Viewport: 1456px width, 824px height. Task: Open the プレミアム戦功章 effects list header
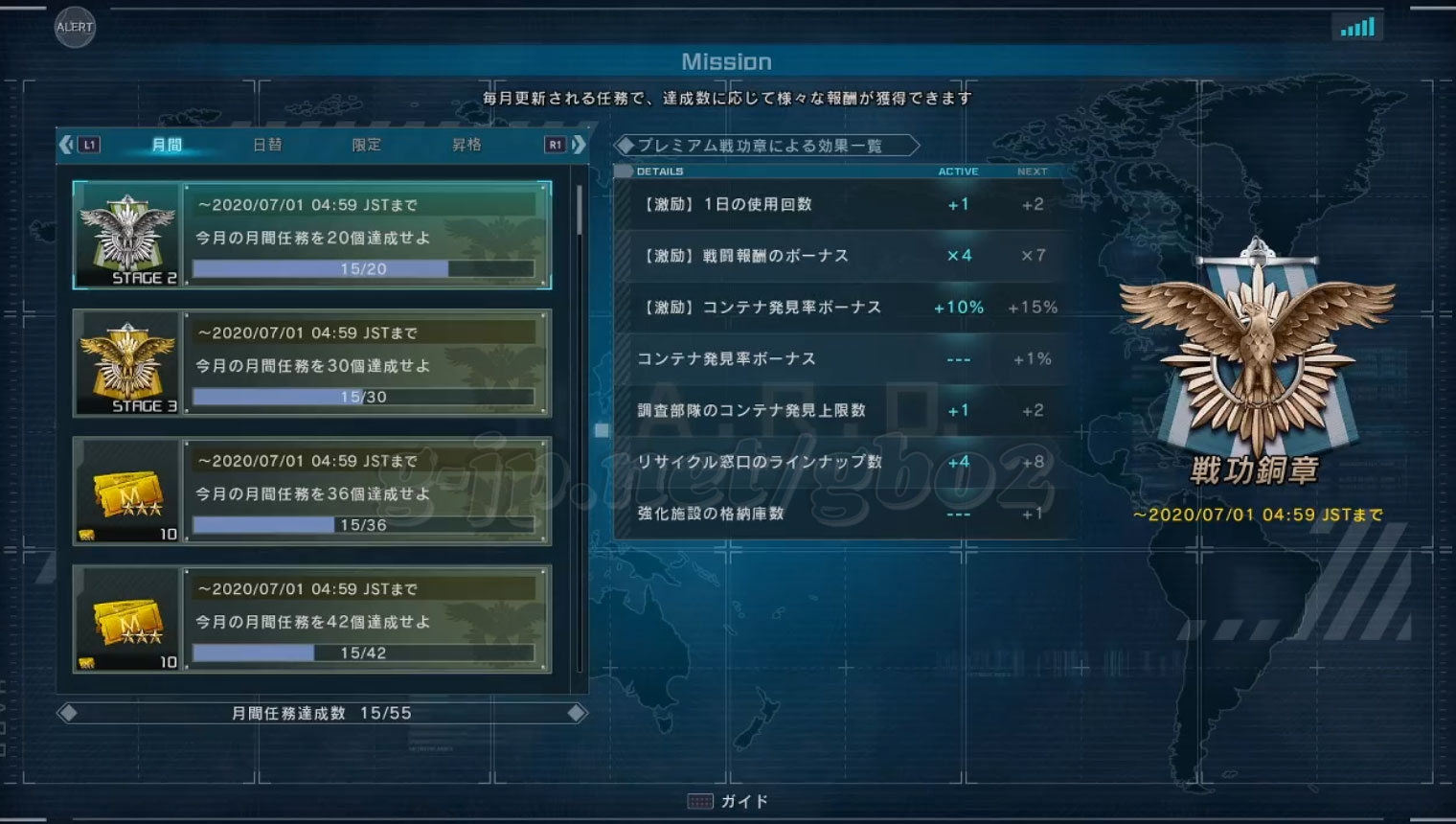click(766, 146)
